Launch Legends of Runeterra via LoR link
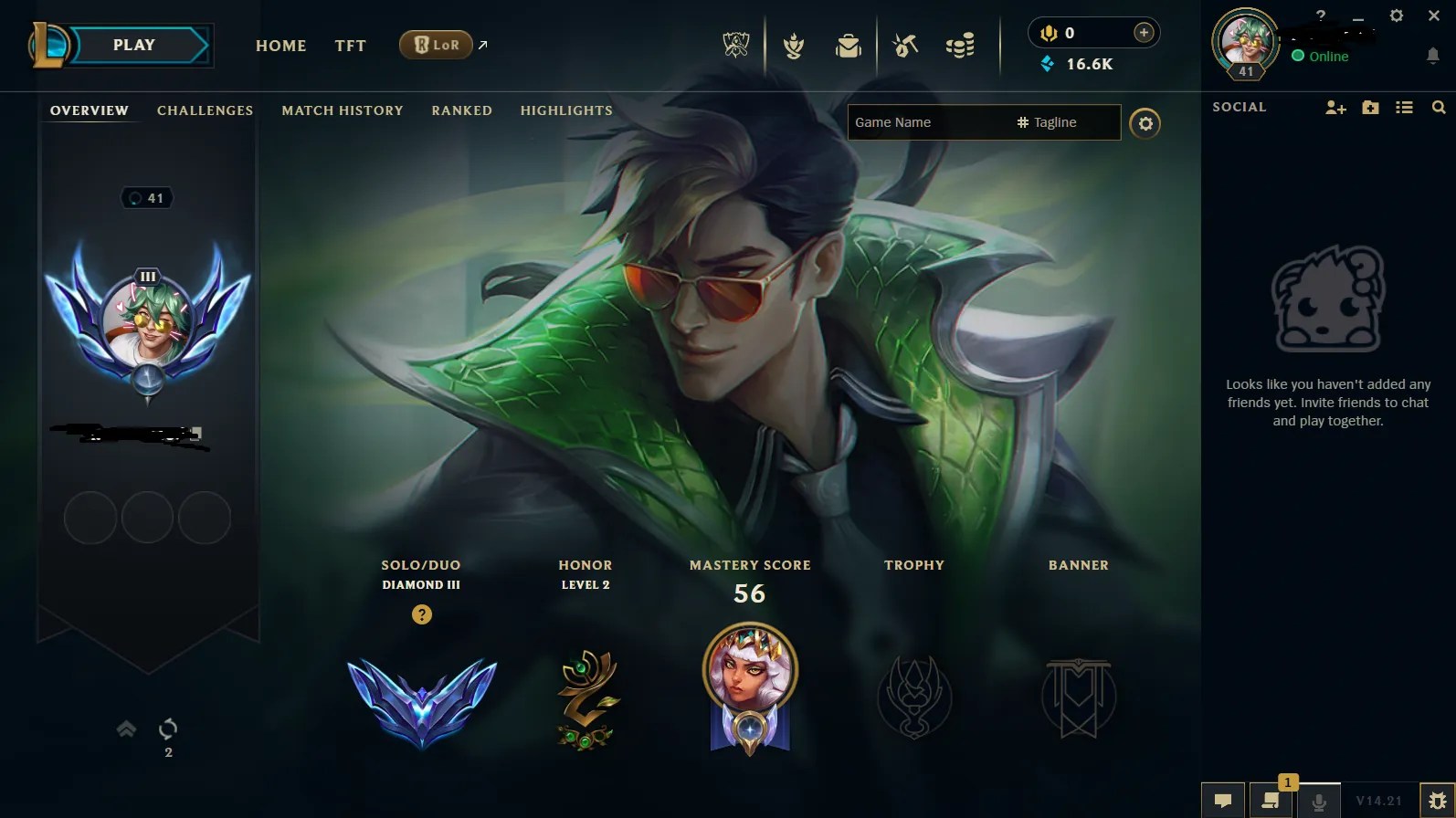 pos(437,44)
